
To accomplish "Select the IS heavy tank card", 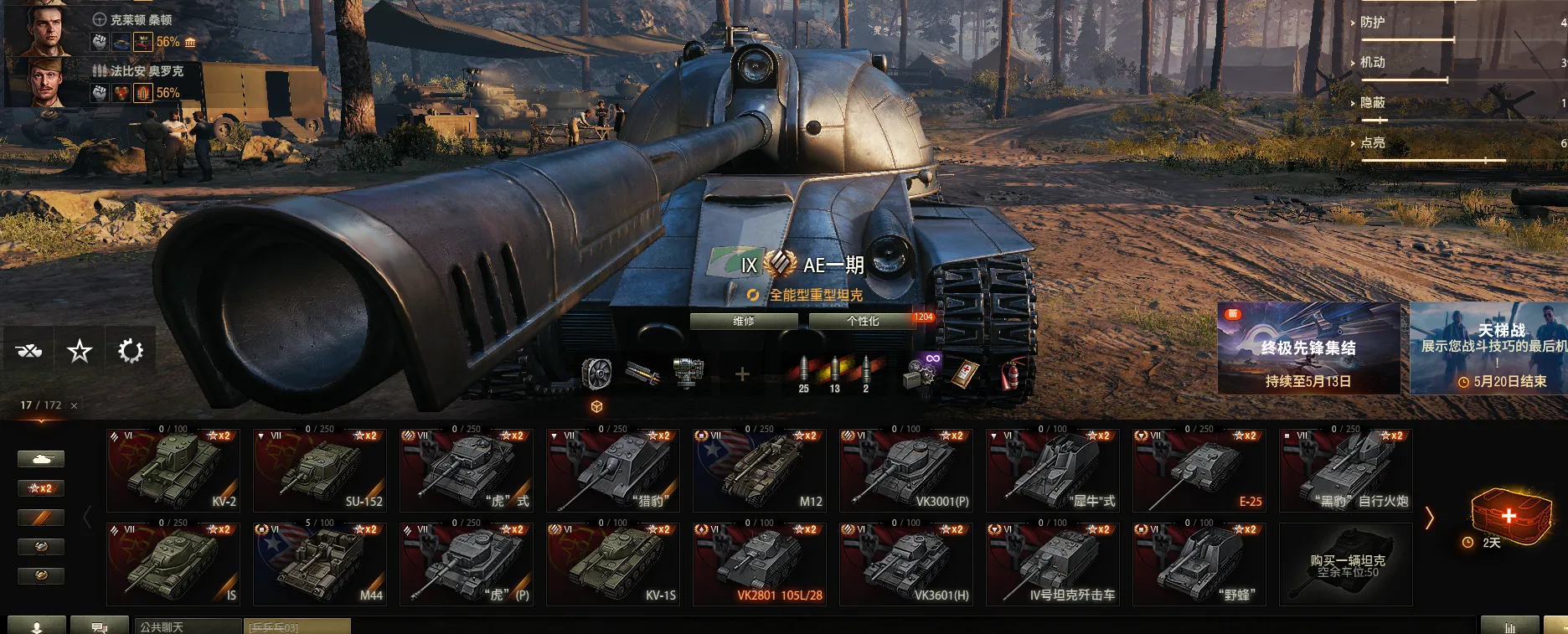I will coord(173,564).
